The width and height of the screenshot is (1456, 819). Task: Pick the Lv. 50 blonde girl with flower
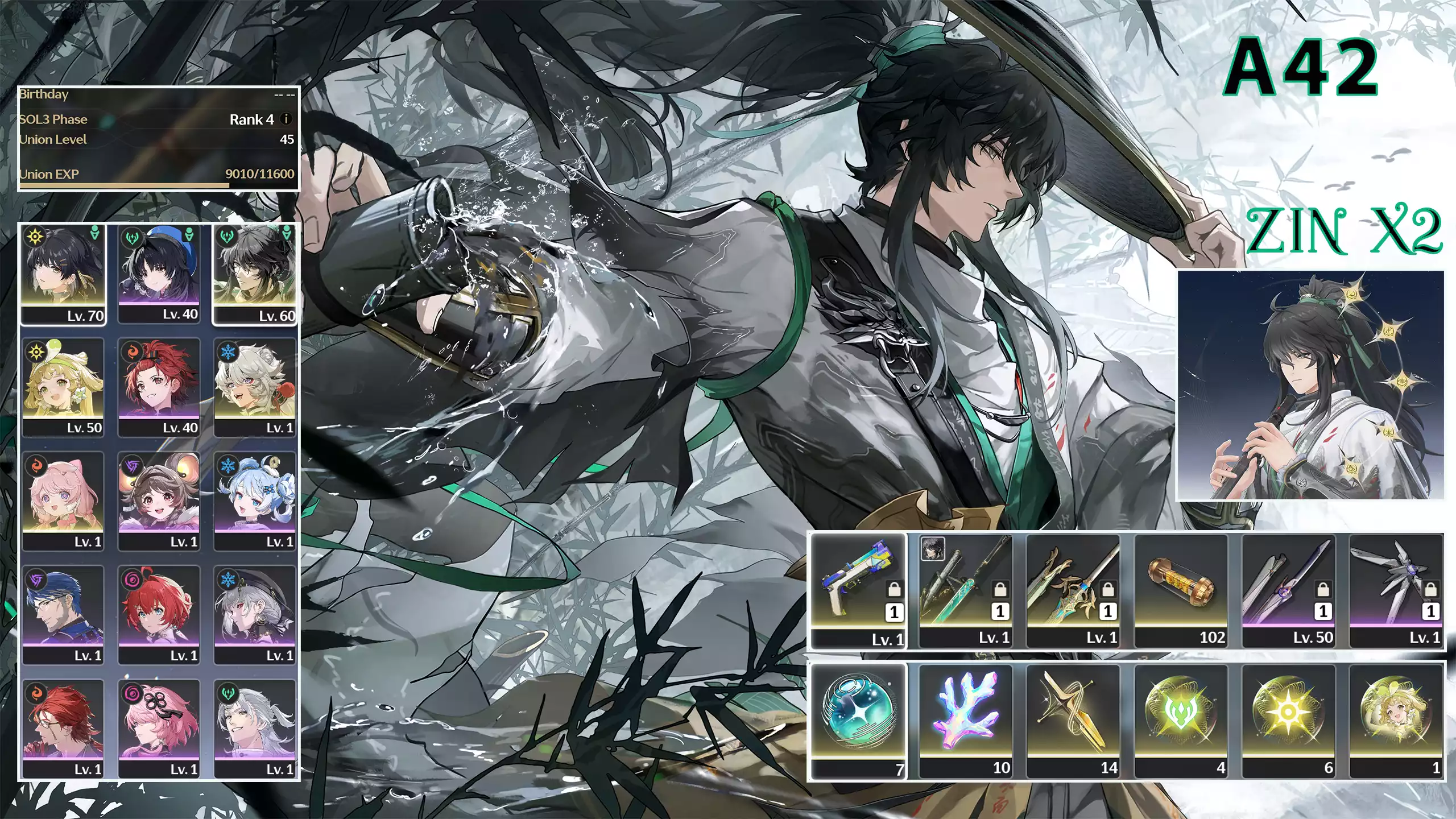pyautogui.click(x=63, y=387)
